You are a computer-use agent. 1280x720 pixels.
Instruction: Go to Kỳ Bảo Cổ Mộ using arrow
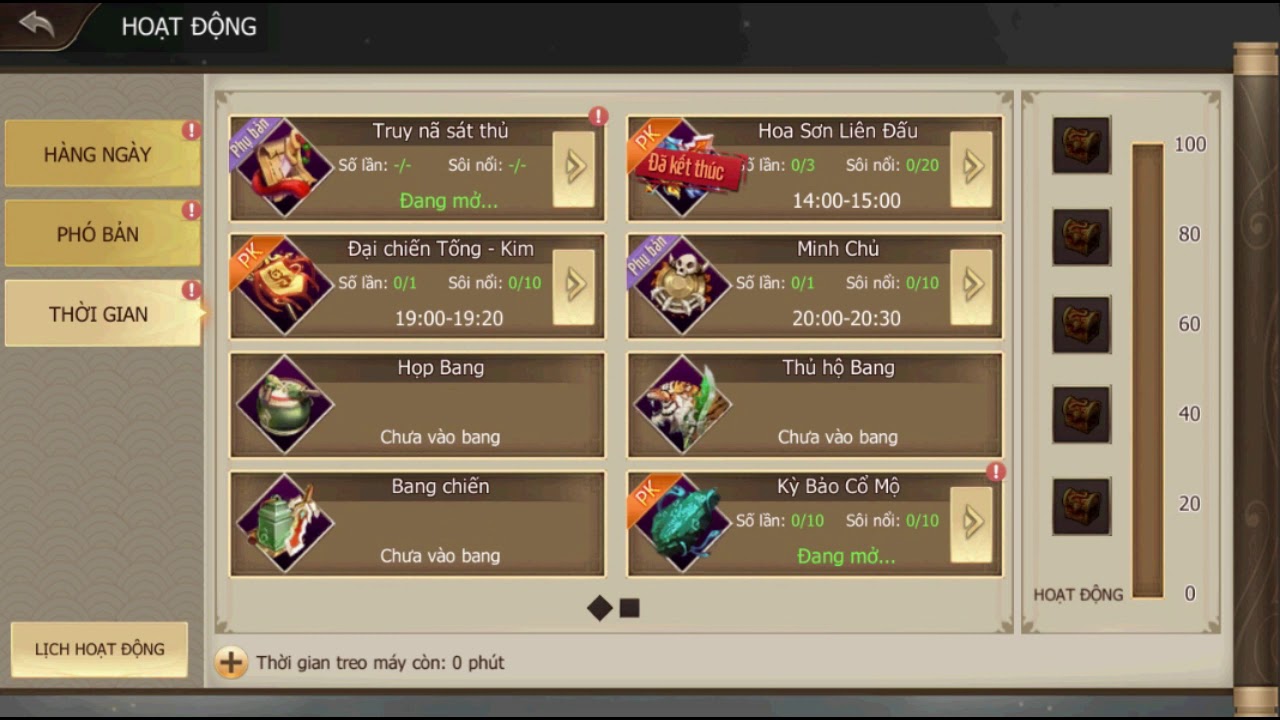[x=971, y=523]
